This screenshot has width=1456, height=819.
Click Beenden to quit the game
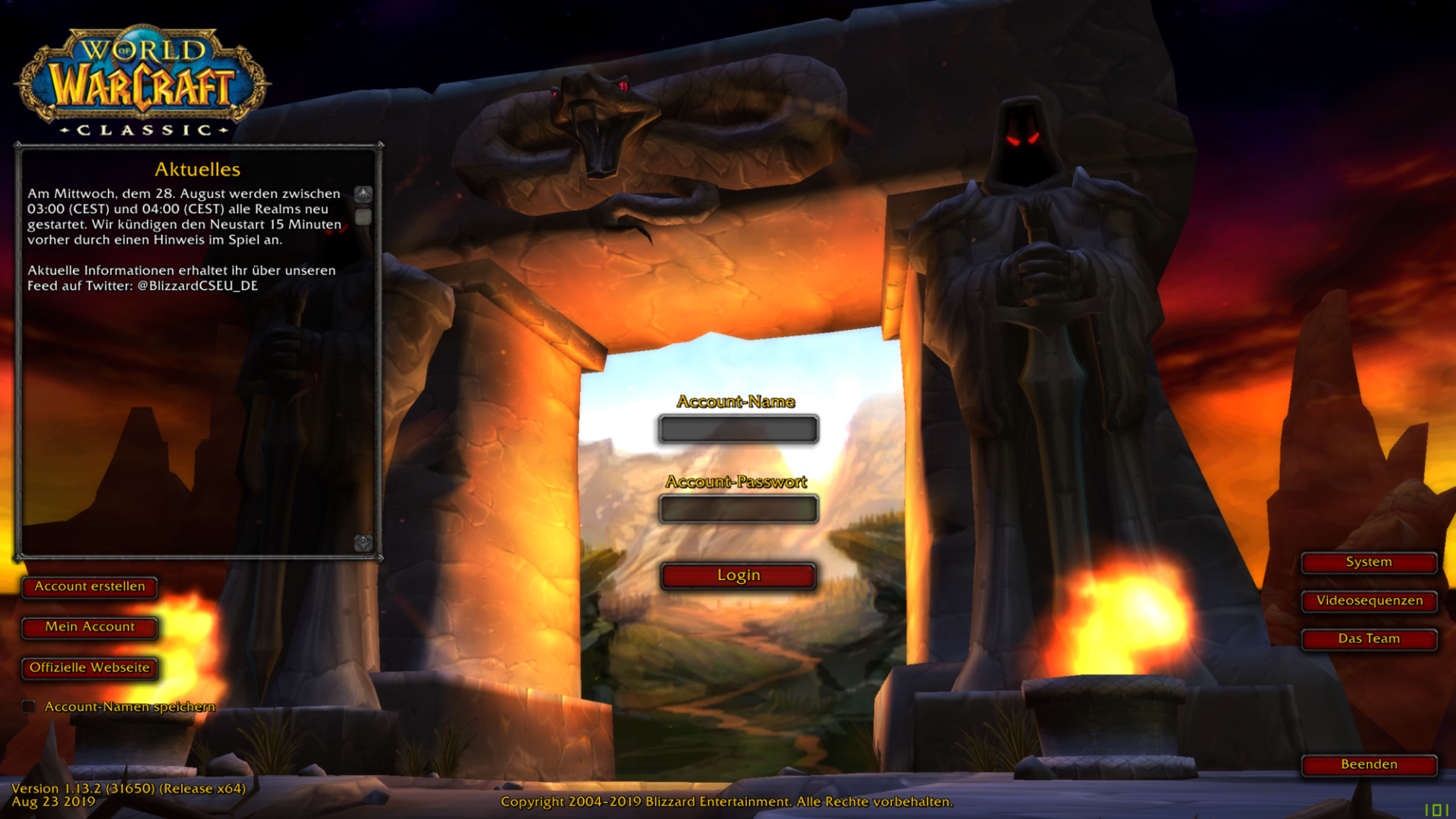click(1369, 764)
